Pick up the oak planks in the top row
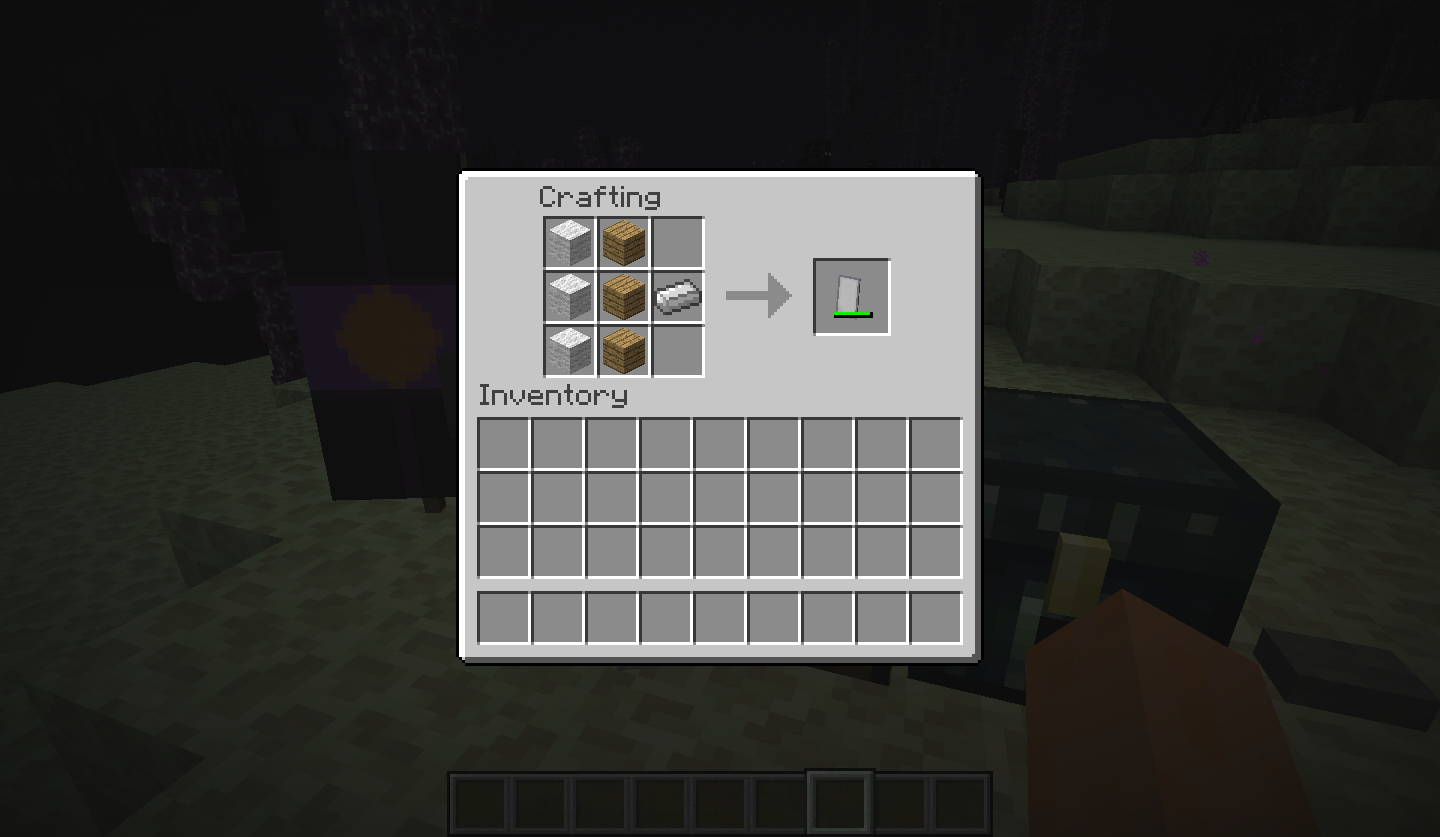 coord(623,241)
